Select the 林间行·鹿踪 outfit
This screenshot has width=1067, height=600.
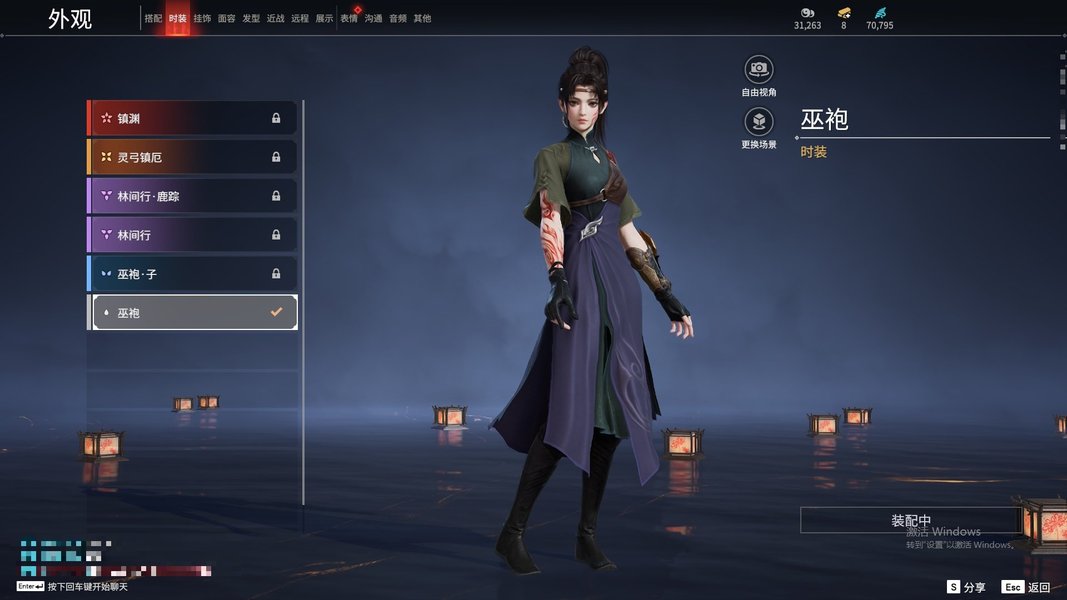pos(192,196)
